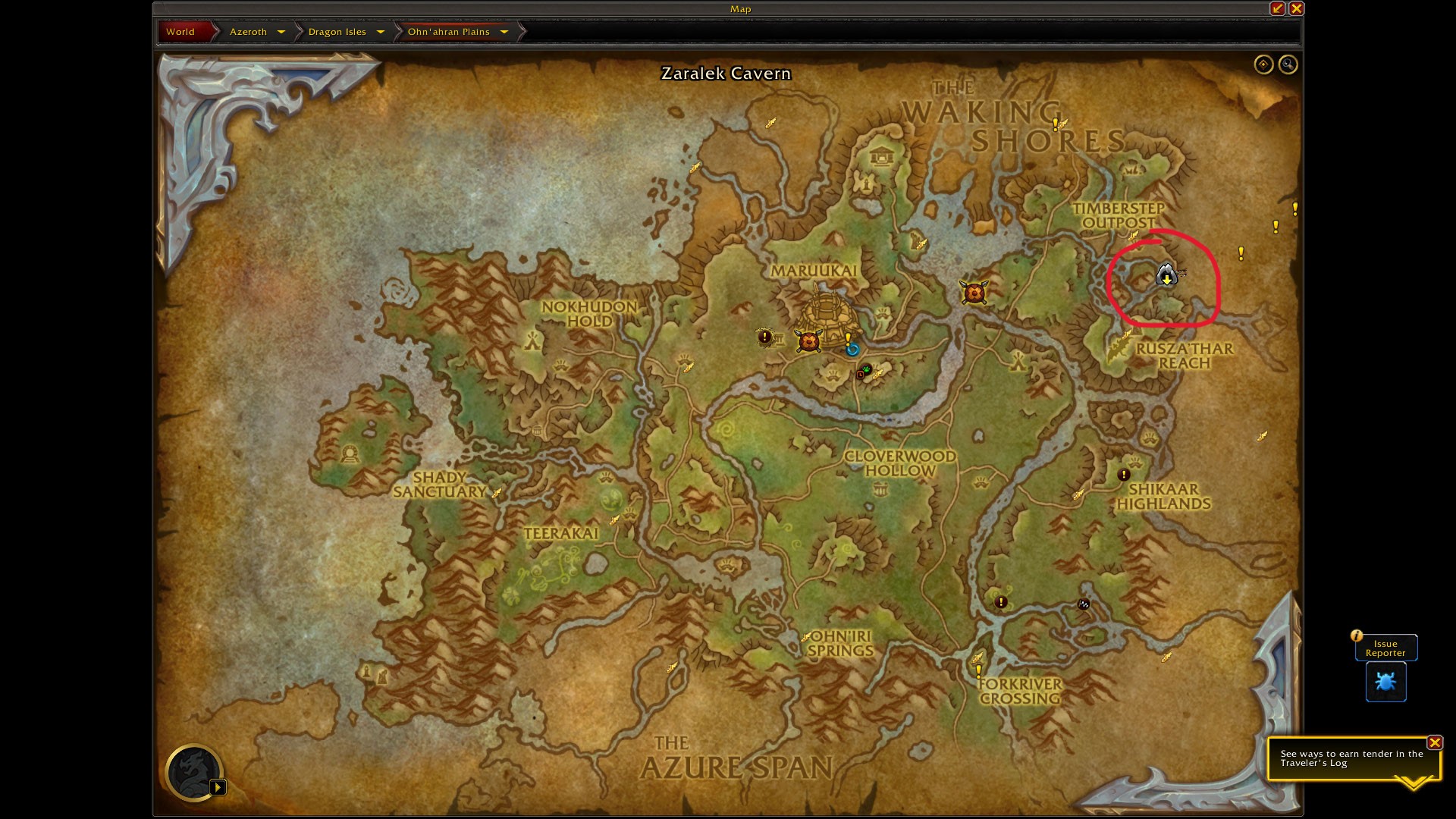The image size is (1456, 819).
Task: Select the shield marker beside Maruukai
Action: click(x=808, y=341)
